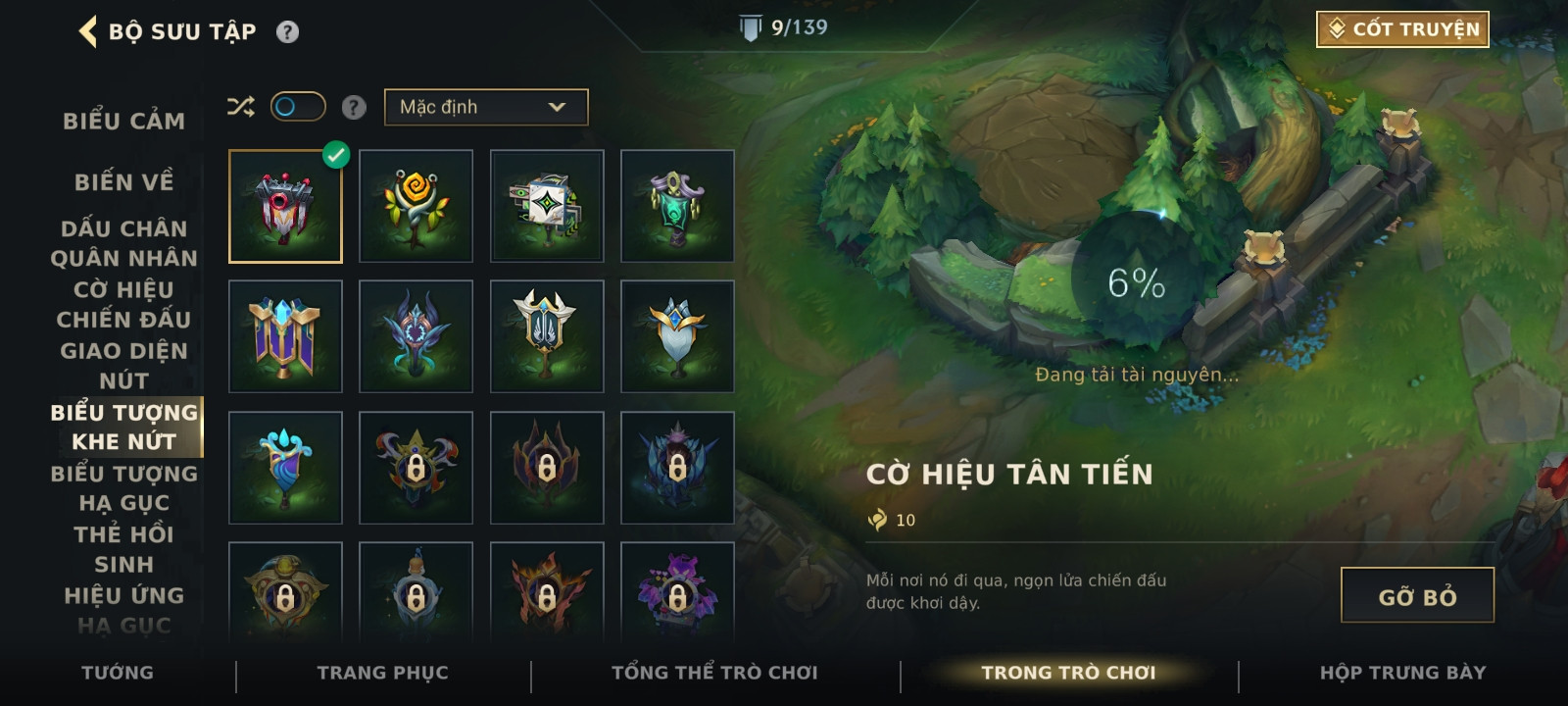Image resolution: width=1568 pixels, height=706 pixels.
Task: Select the Biểu Cảm category
Action: (x=124, y=122)
